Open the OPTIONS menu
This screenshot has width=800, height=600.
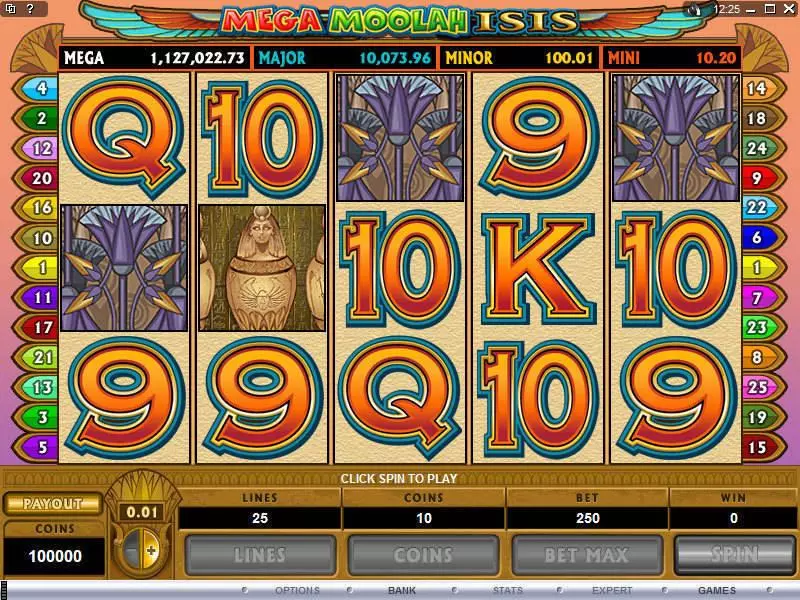297,590
